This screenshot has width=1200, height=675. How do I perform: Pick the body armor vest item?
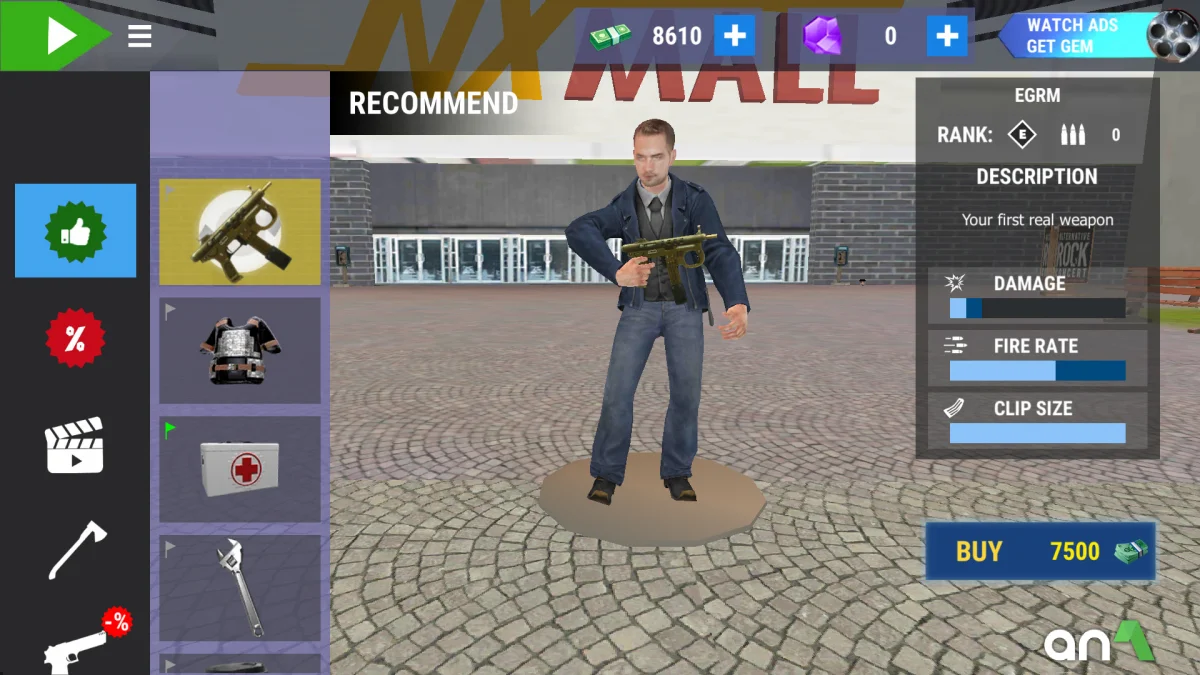240,350
